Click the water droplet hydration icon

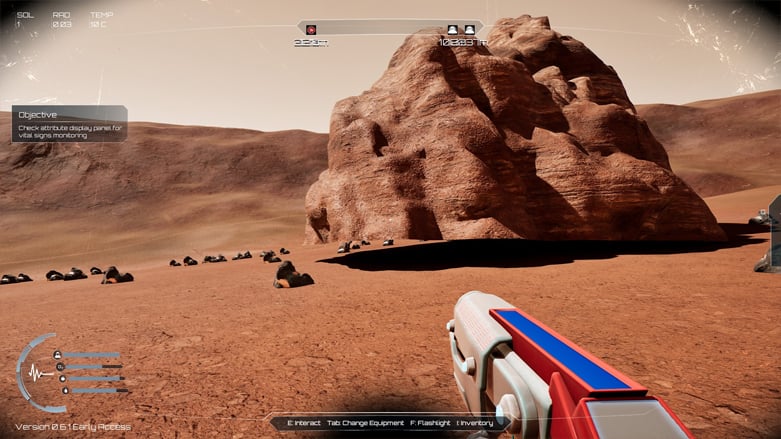(66, 390)
